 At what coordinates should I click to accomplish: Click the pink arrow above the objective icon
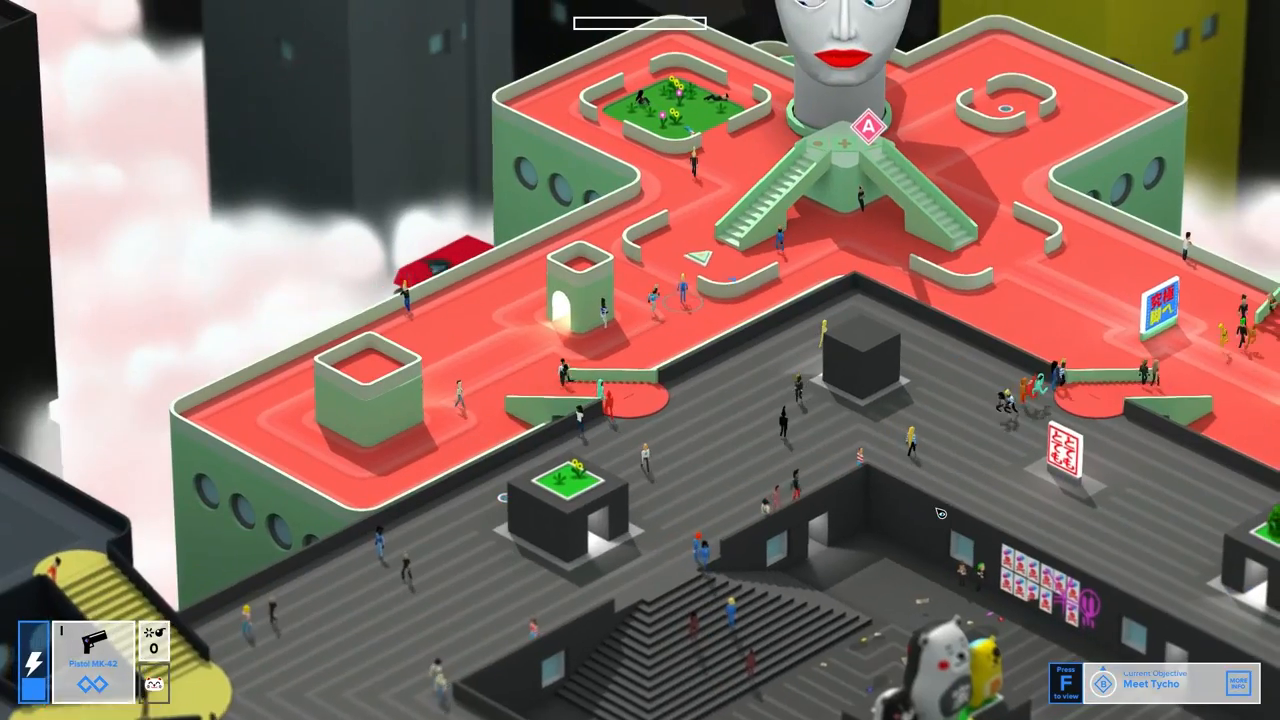(1103, 670)
